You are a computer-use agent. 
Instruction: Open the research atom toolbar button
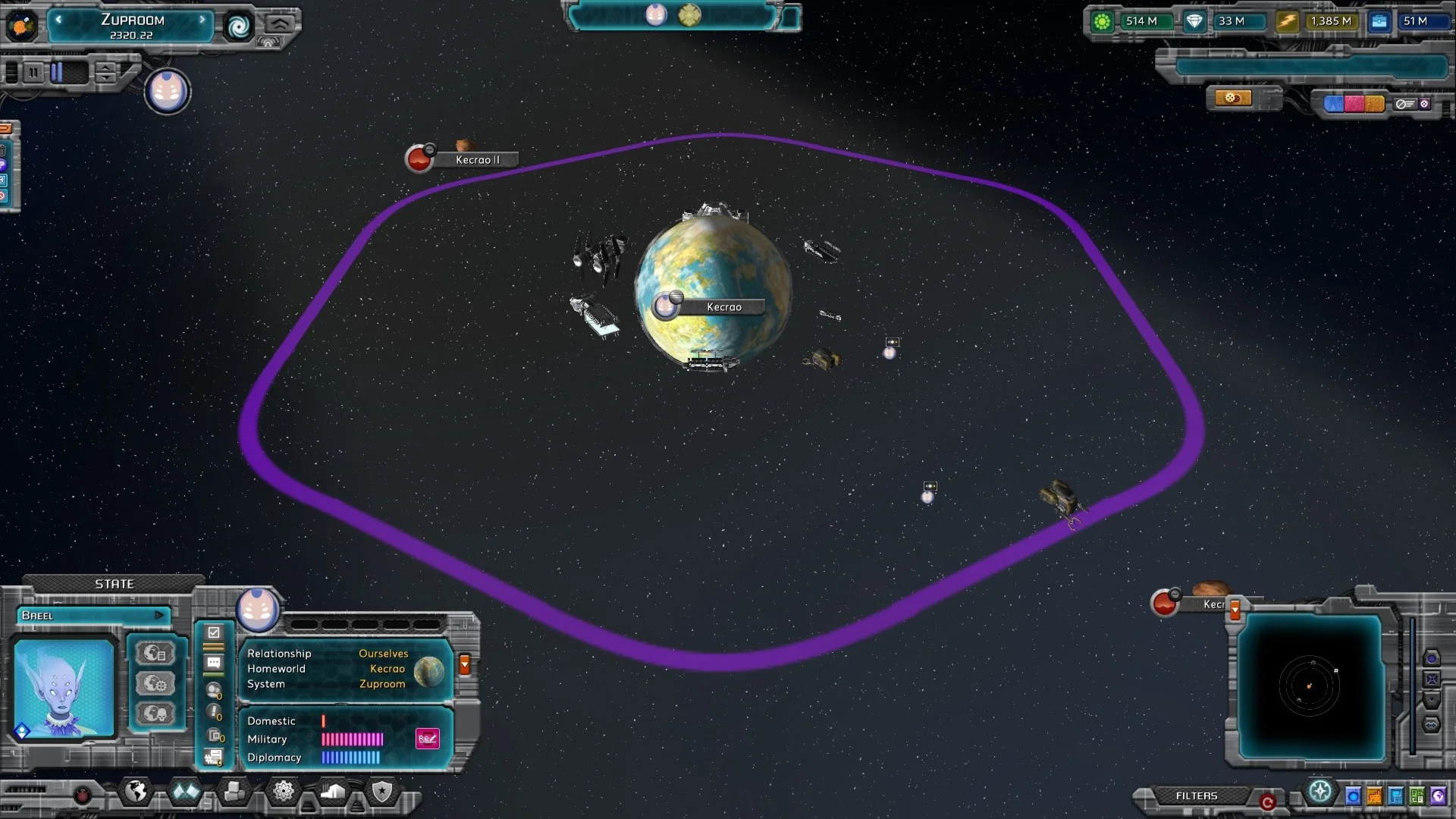[284, 792]
